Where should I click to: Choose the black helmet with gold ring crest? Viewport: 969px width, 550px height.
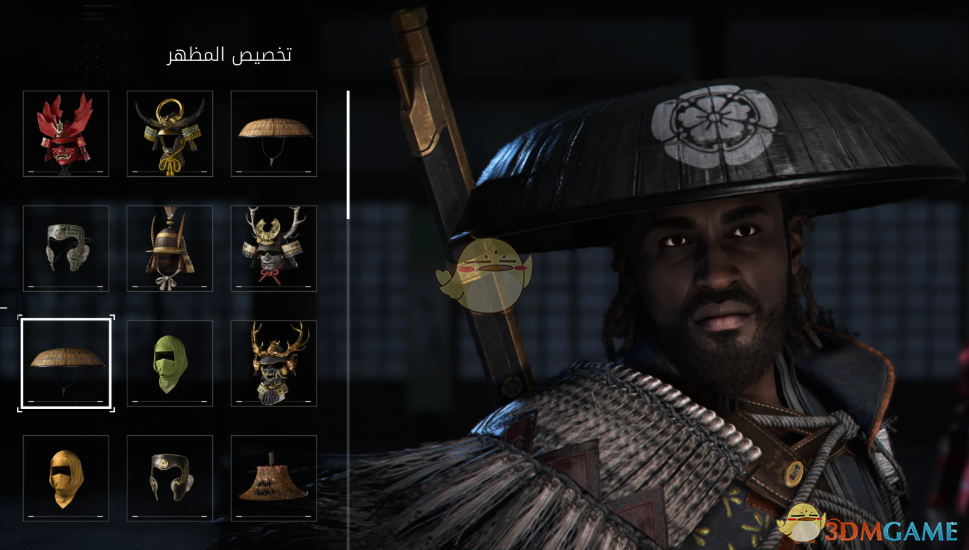tap(170, 134)
